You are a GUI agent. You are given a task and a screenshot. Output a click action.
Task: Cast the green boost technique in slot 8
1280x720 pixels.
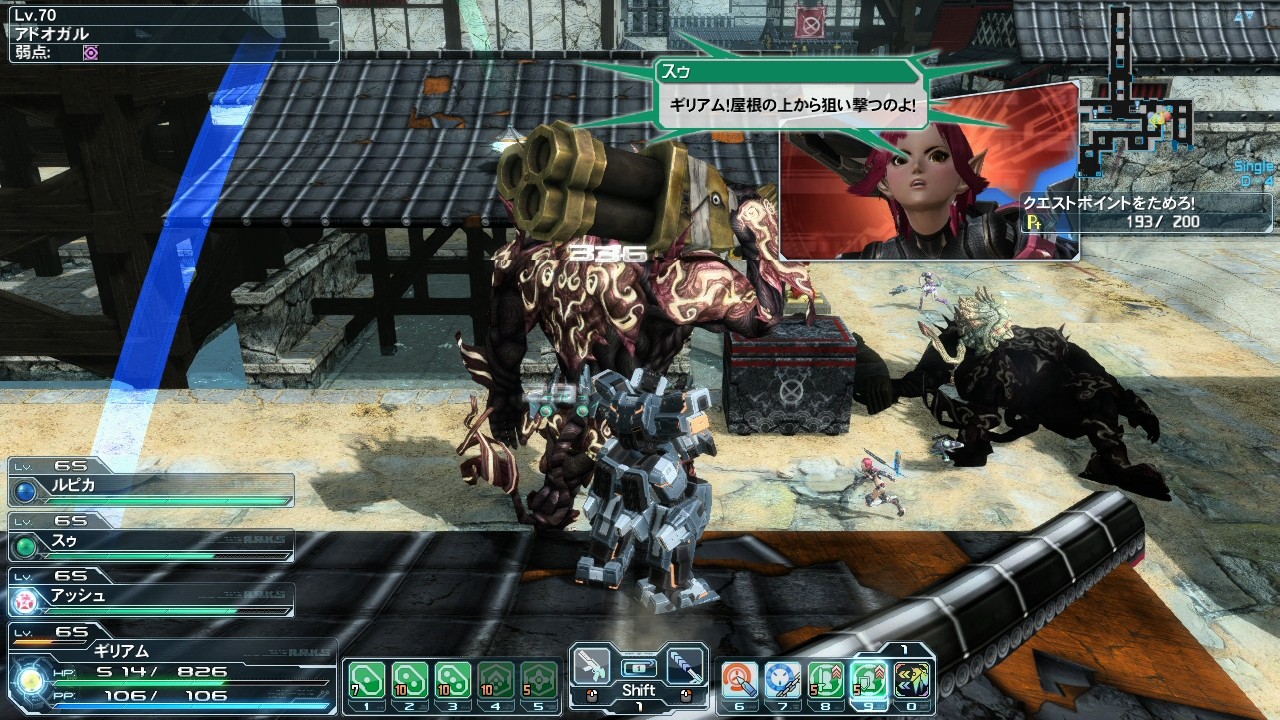[827, 680]
